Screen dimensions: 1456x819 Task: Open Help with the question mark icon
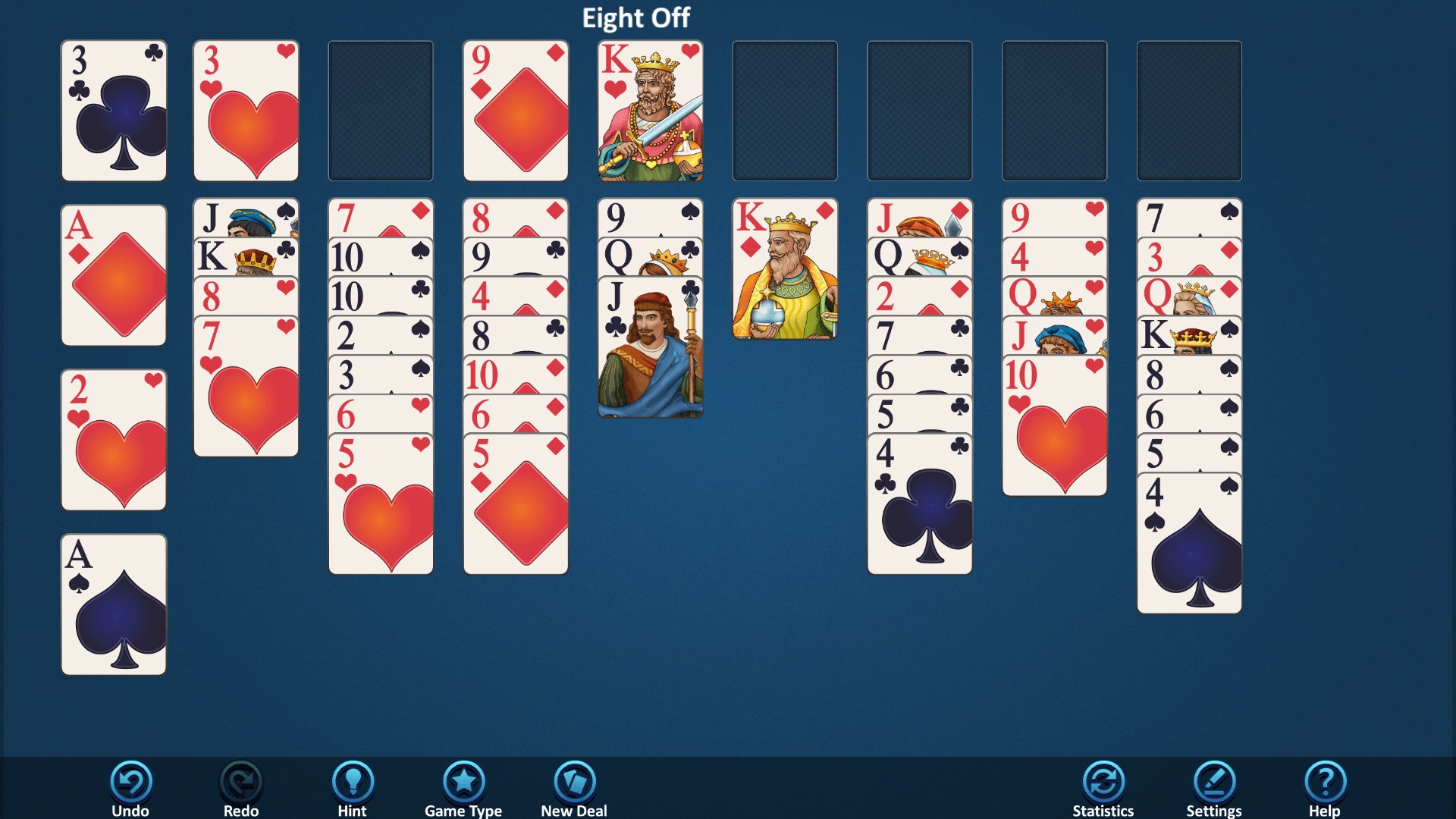point(1326,781)
